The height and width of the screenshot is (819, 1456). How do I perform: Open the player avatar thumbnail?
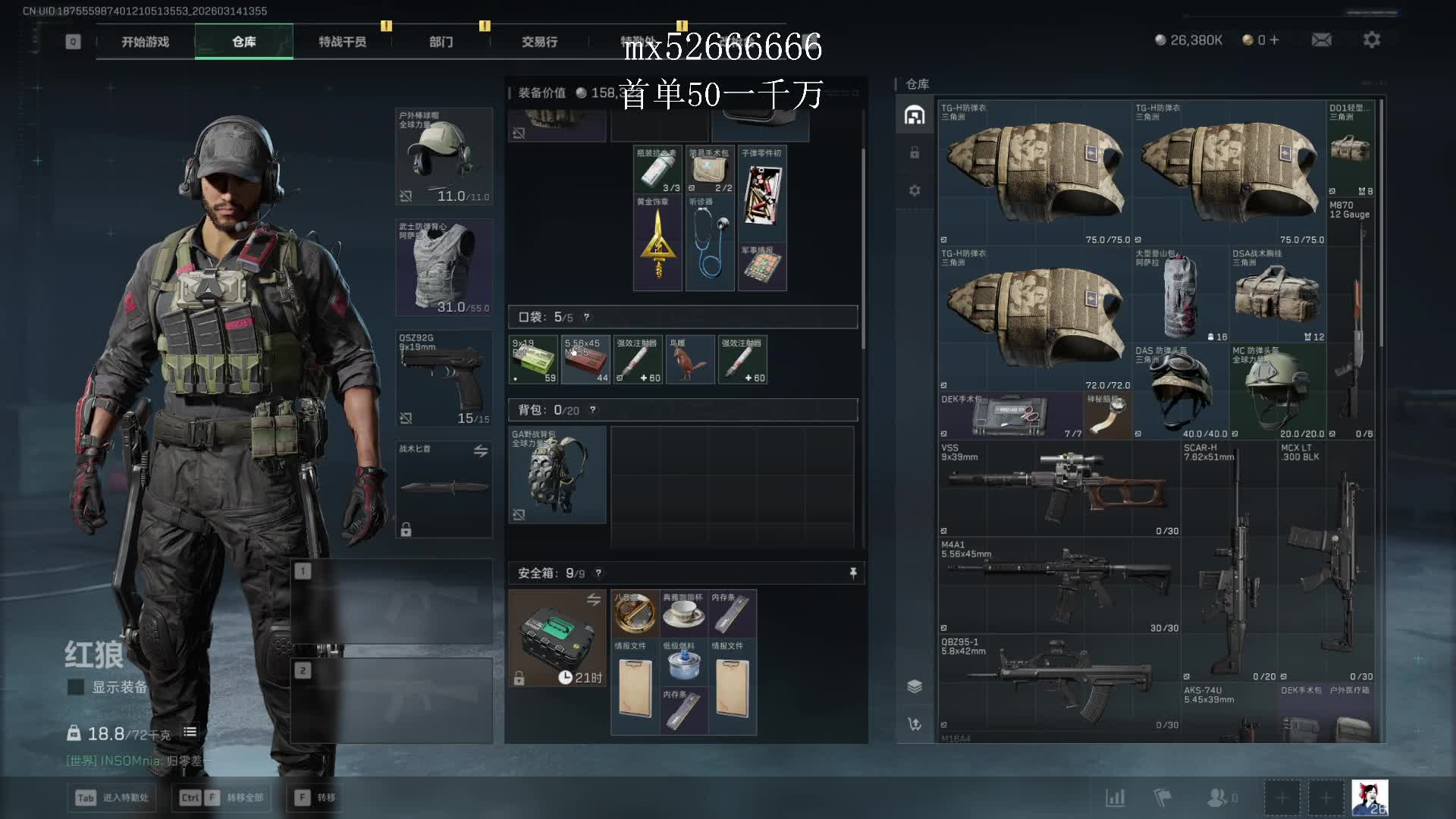[x=1370, y=798]
